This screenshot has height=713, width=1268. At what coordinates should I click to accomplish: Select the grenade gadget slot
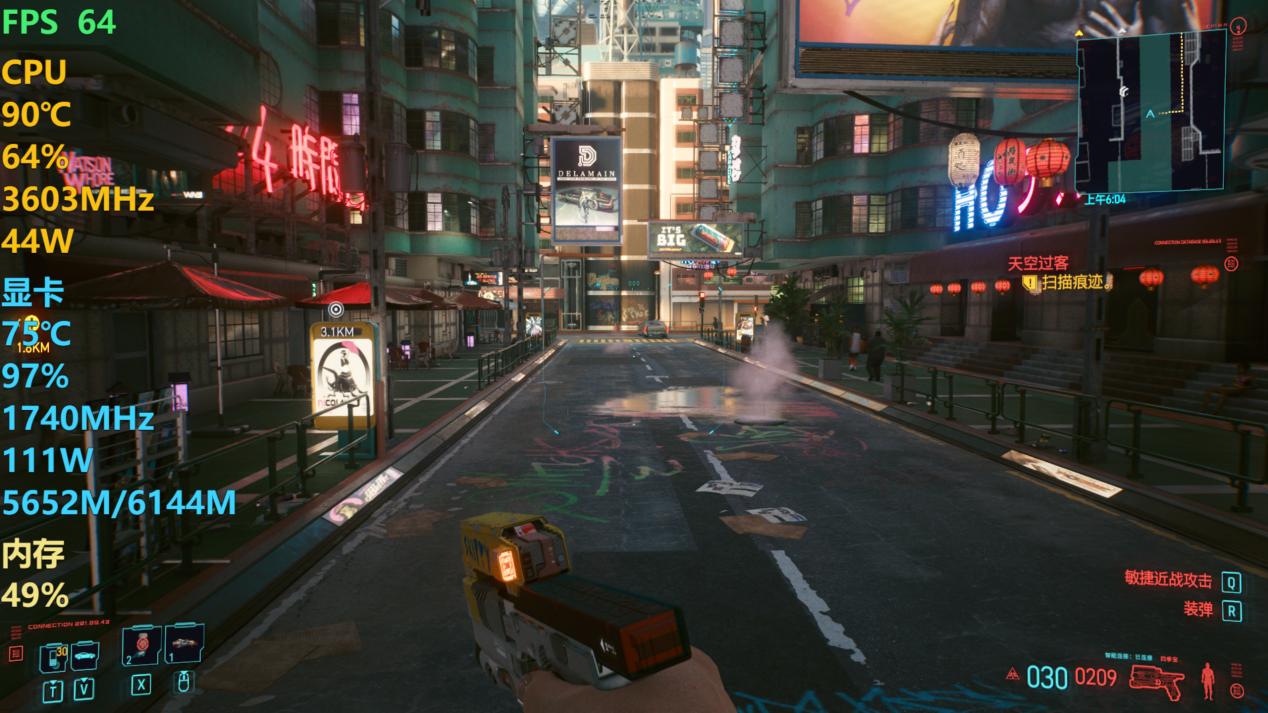[x=184, y=645]
